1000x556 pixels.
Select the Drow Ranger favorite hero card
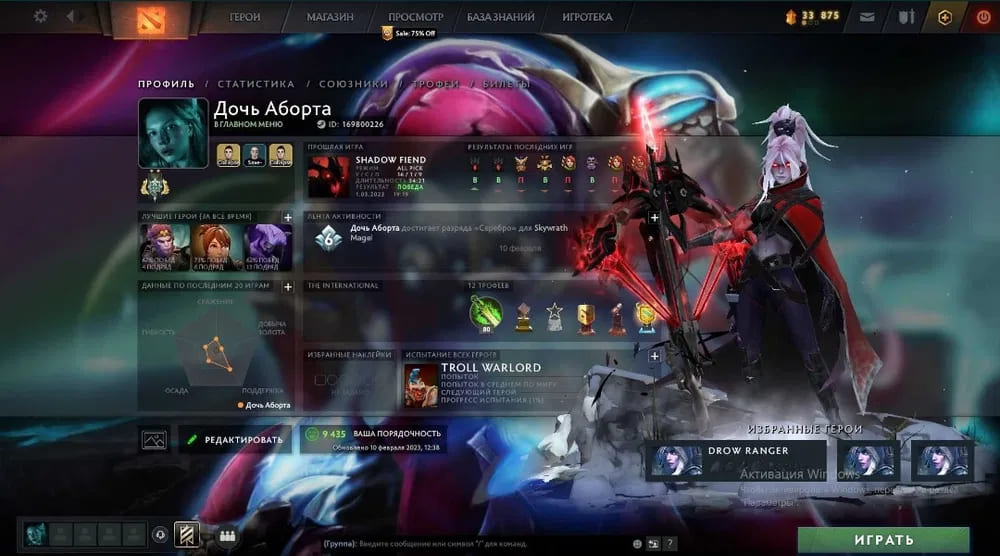coord(736,460)
